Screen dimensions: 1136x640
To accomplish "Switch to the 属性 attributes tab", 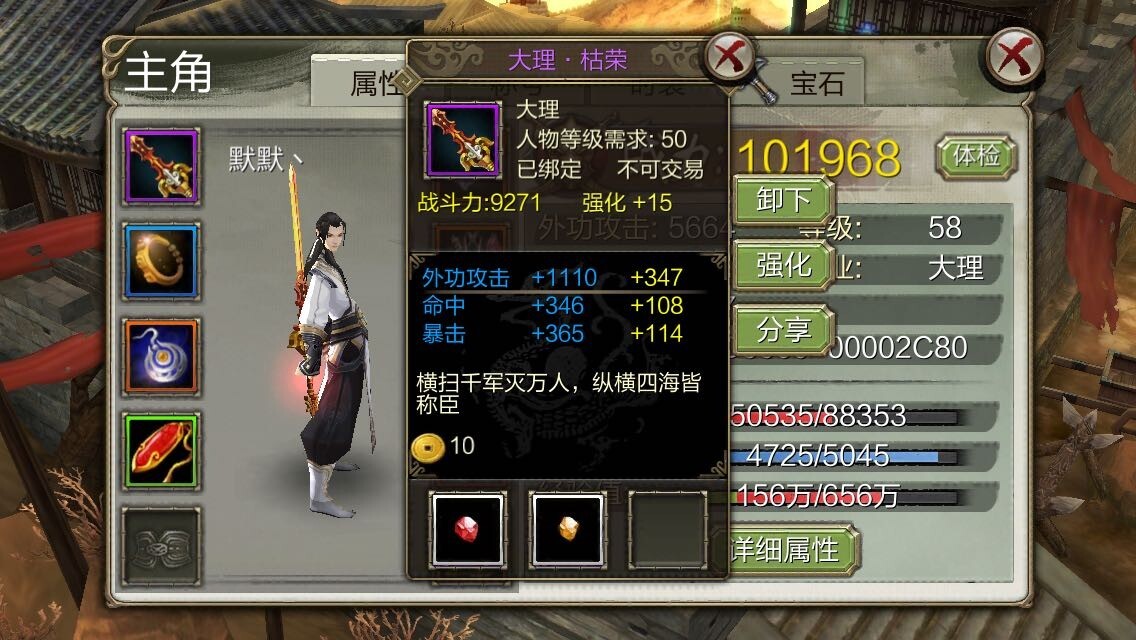I will tap(372, 84).
